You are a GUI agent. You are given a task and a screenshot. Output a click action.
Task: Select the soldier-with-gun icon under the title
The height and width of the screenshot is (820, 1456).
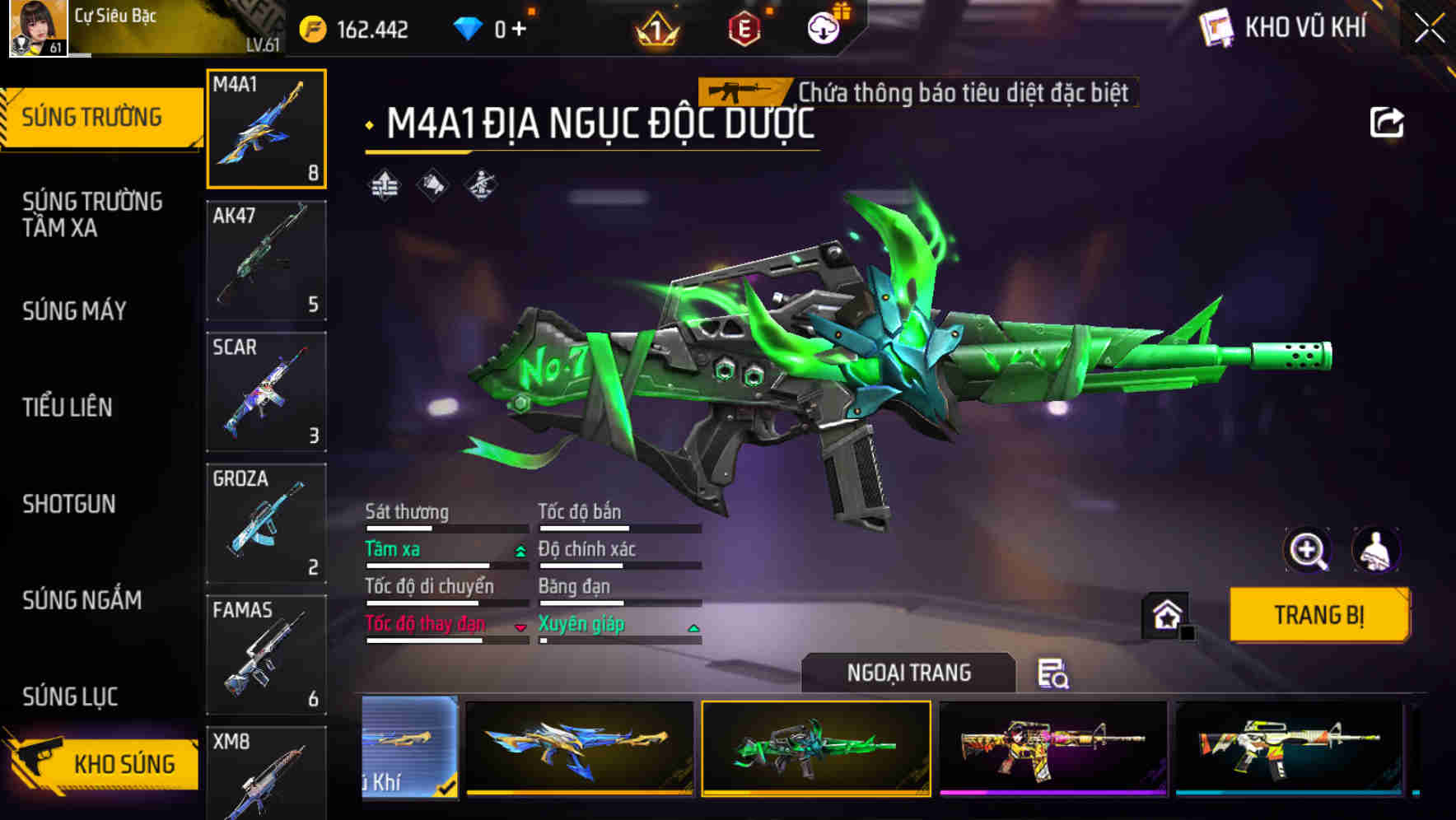(x=481, y=184)
